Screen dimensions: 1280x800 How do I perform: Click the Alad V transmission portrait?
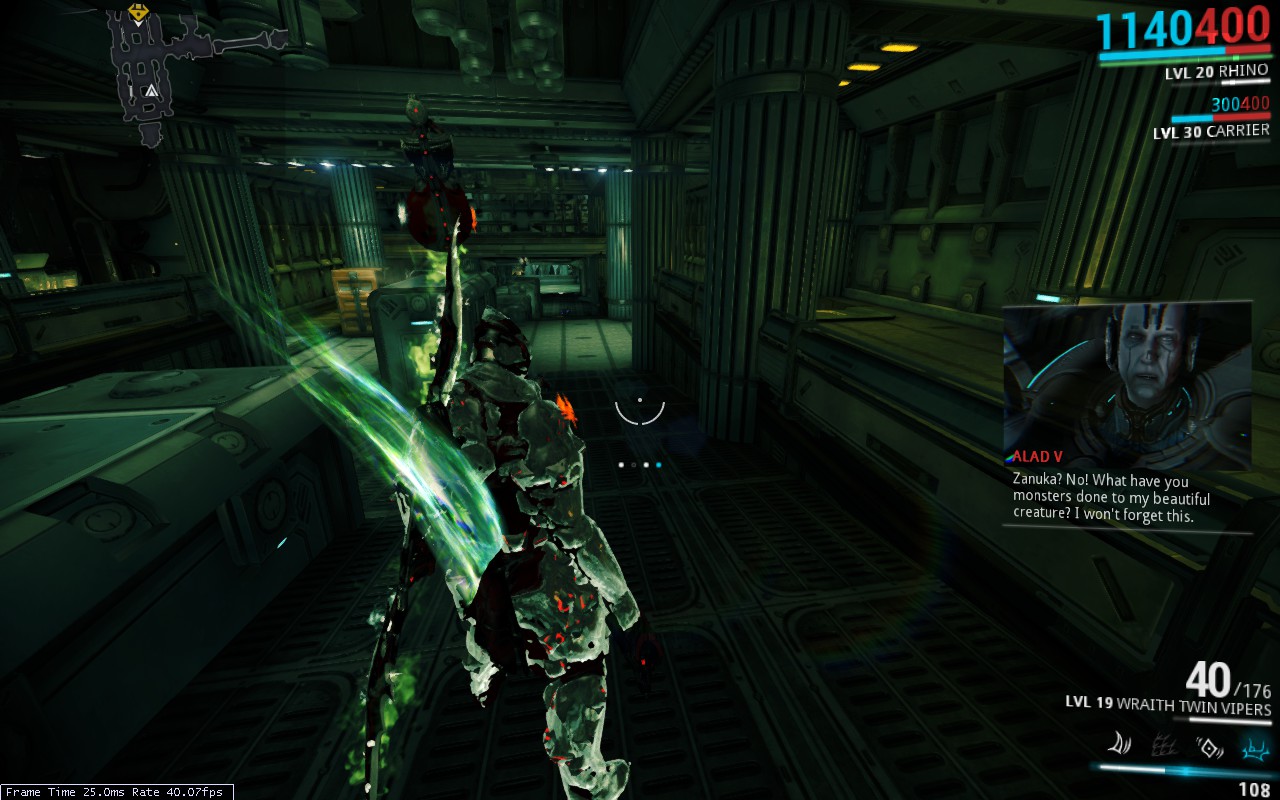coord(1127,385)
